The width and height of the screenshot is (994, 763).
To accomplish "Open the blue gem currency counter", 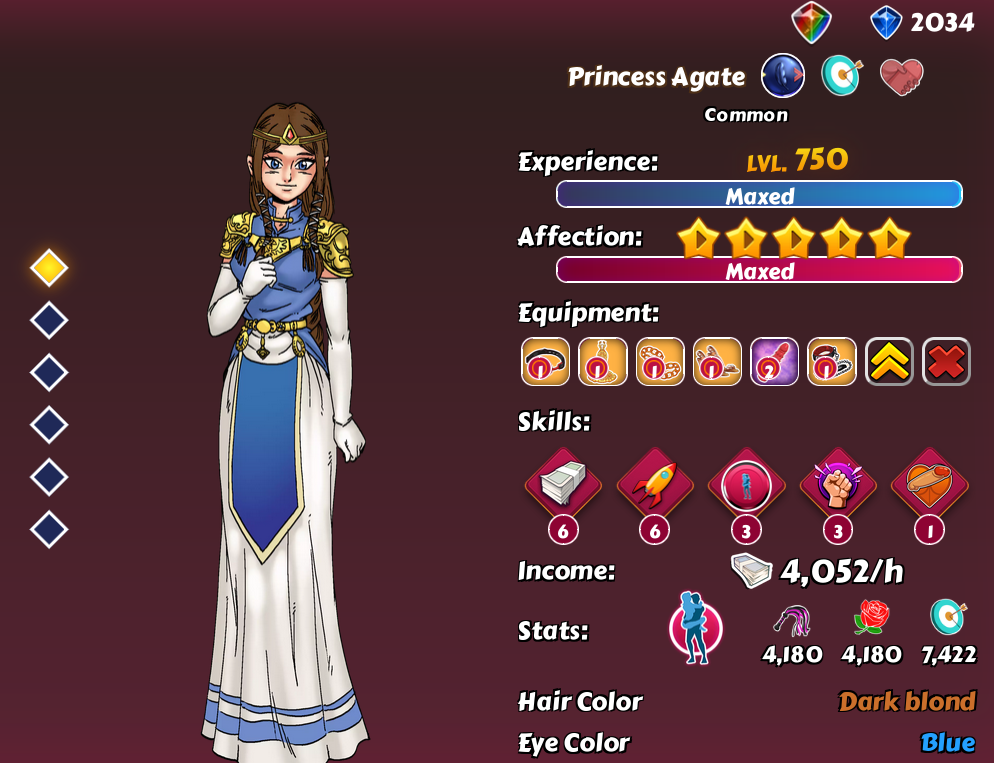I will click(922, 22).
